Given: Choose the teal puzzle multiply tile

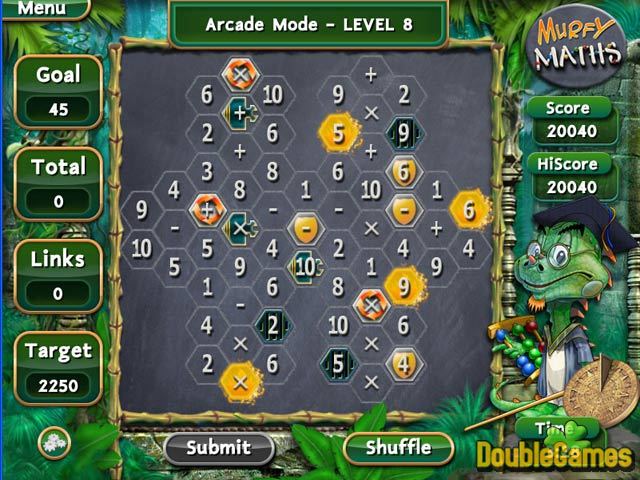Looking at the screenshot, I should 240,228.
